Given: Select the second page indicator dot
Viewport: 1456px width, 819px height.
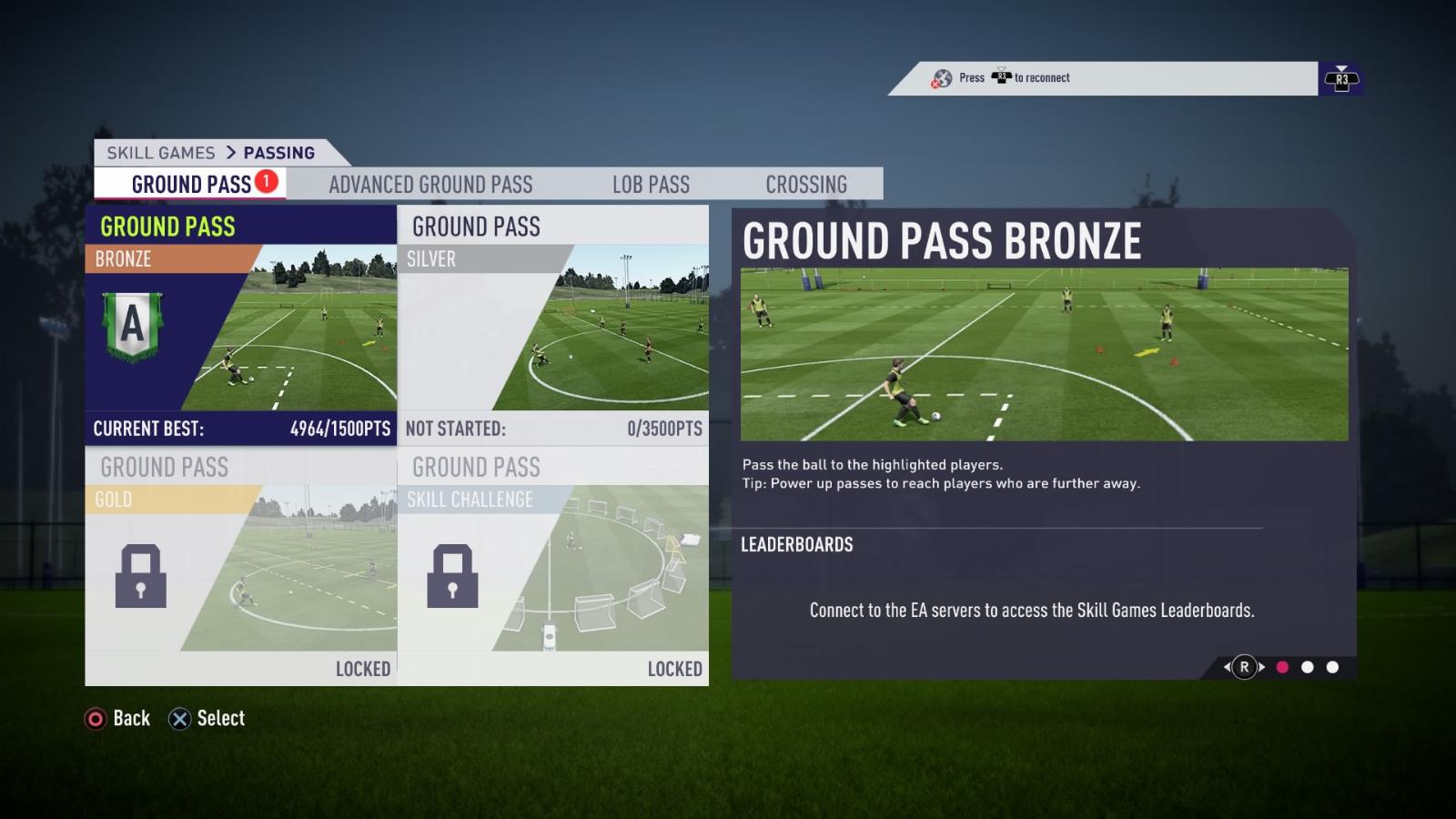Looking at the screenshot, I should click(x=1308, y=667).
